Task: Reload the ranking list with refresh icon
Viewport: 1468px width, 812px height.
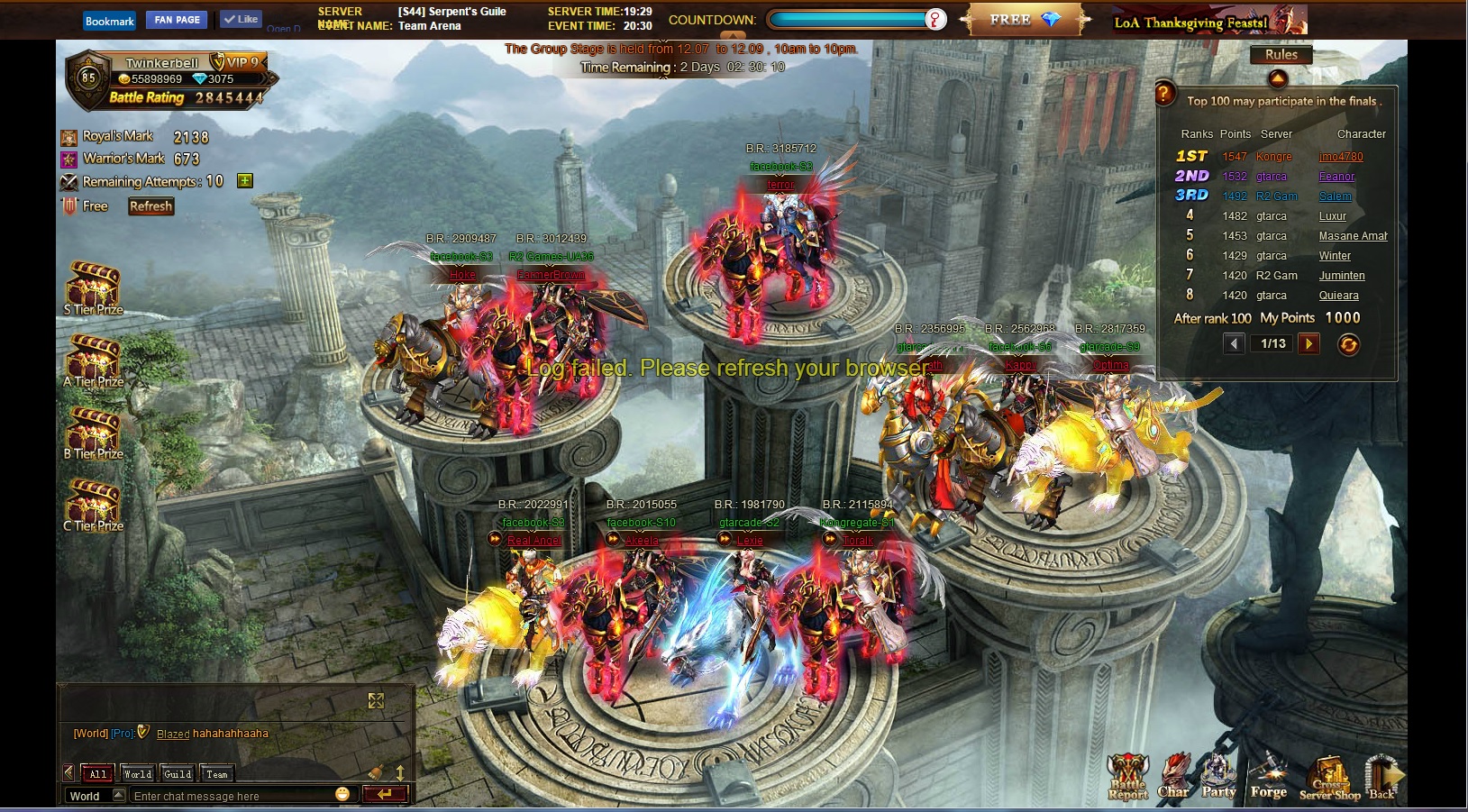Action: [1348, 344]
